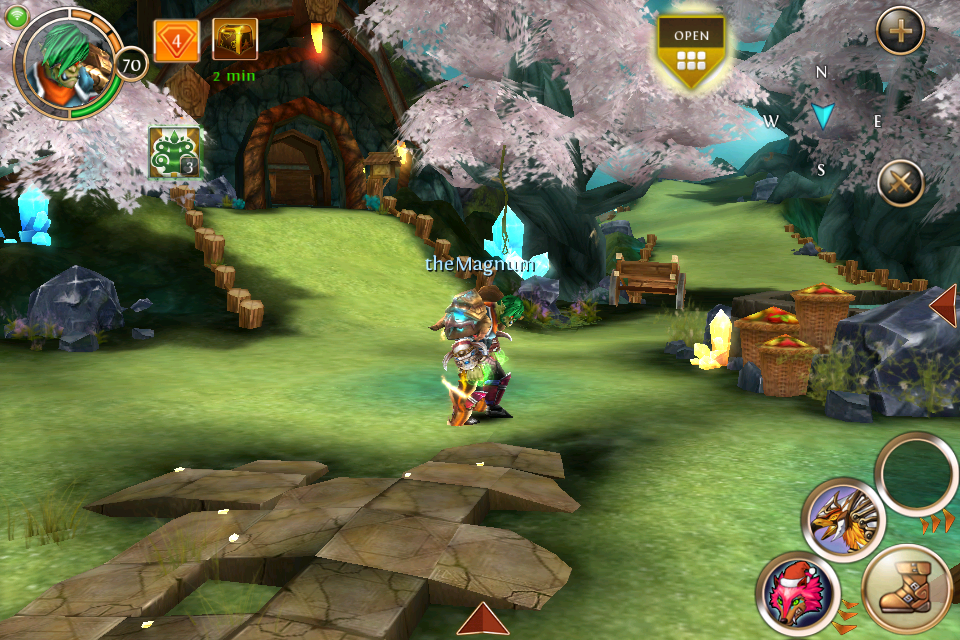Click the gold plus button

tap(900, 32)
